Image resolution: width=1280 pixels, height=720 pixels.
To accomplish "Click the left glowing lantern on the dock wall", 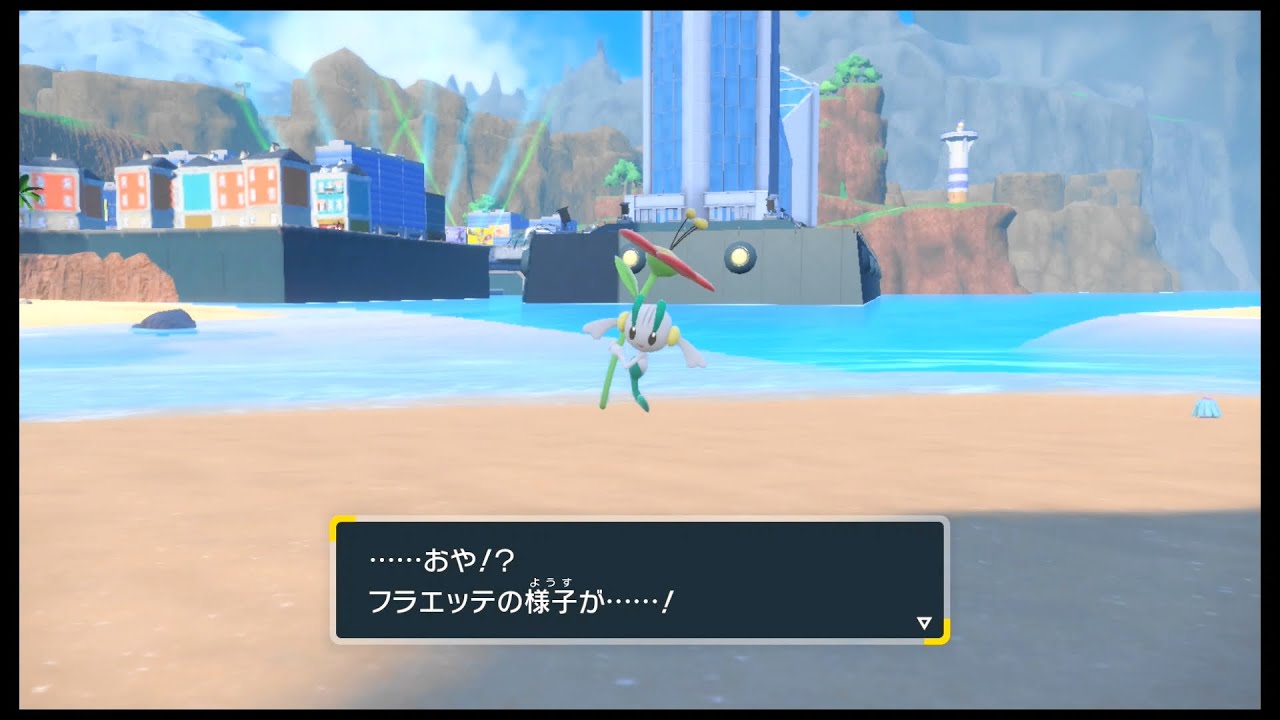I will 631,256.
